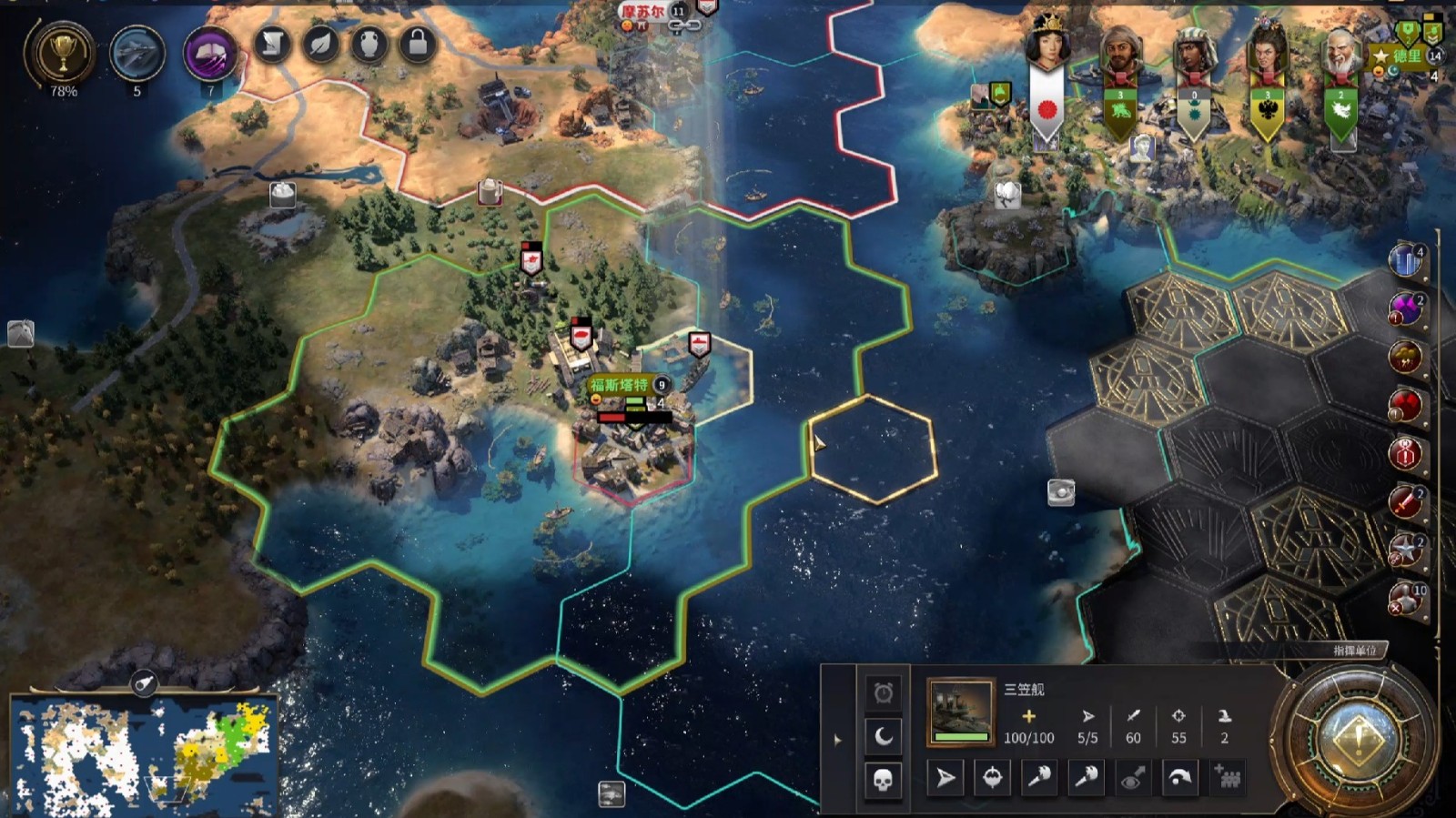Click the padlock unlocks icon
Screen dimensions: 1456x818
point(418,44)
